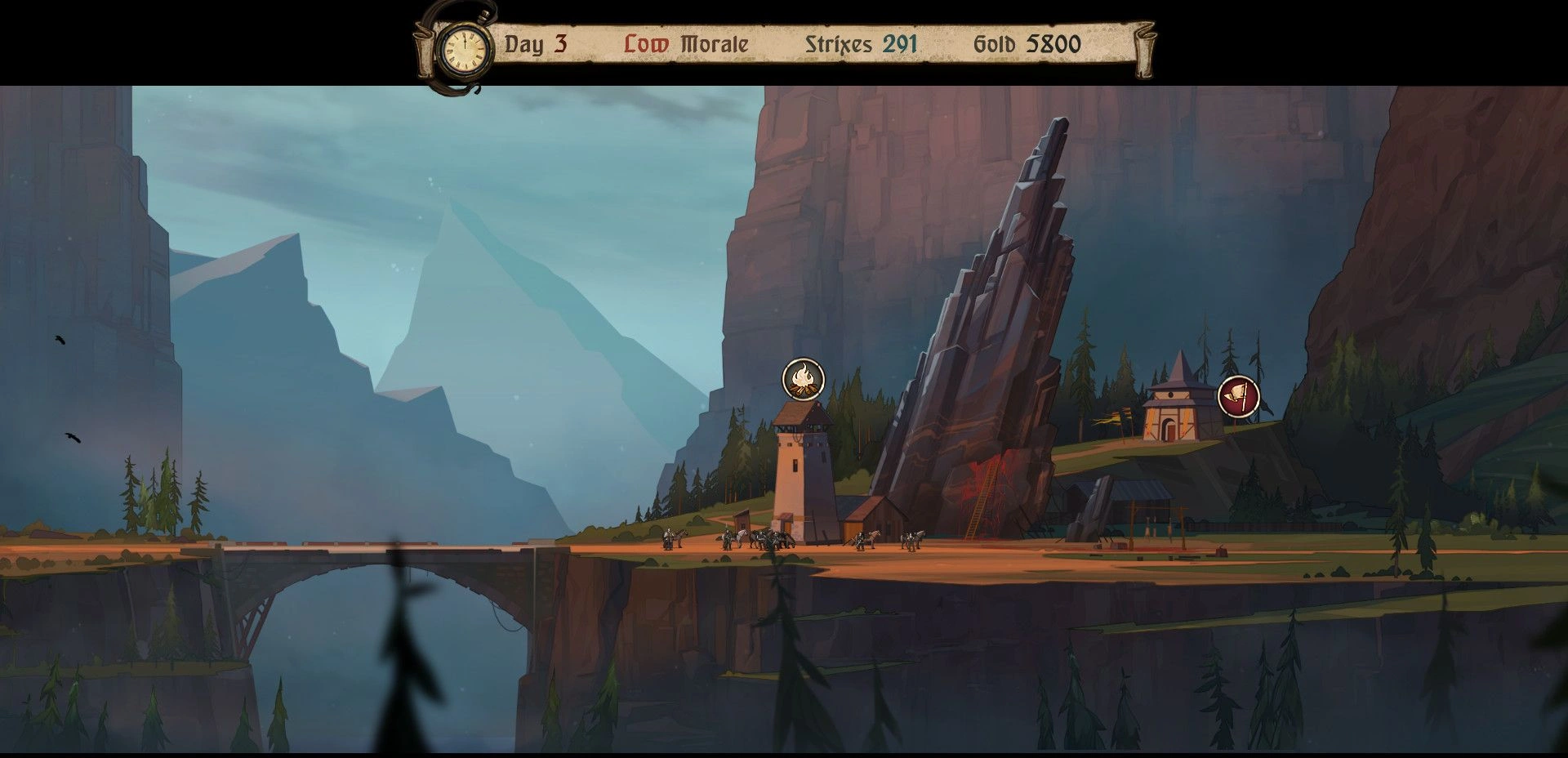Select the red flag marker by the hut

pyautogui.click(x=1238, y=397)
